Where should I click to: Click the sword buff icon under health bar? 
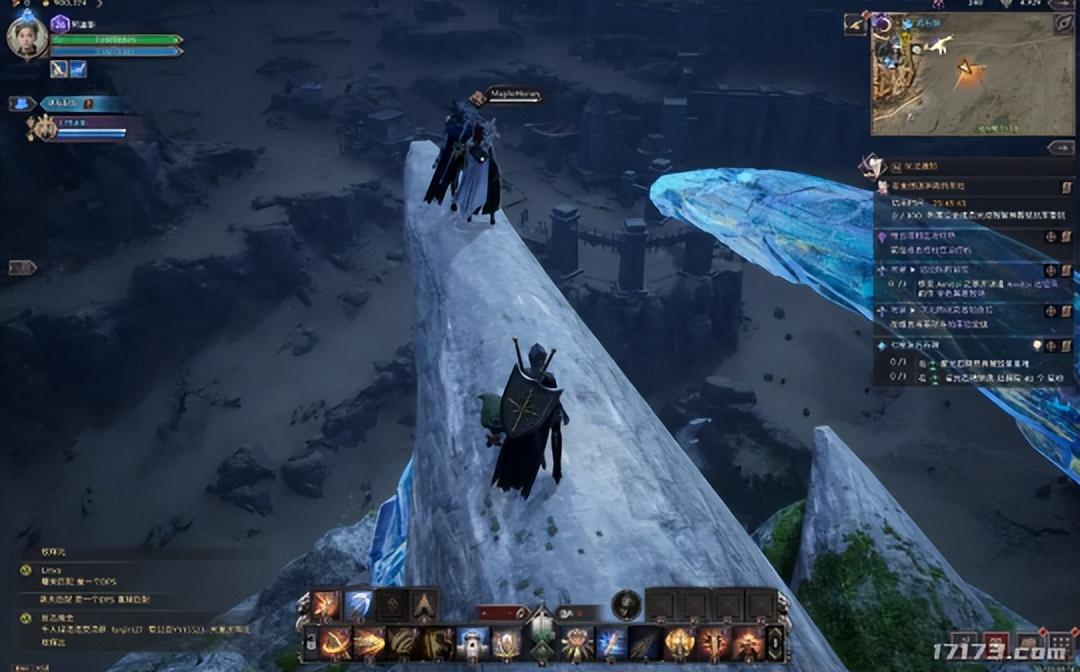tap(59, 69)
